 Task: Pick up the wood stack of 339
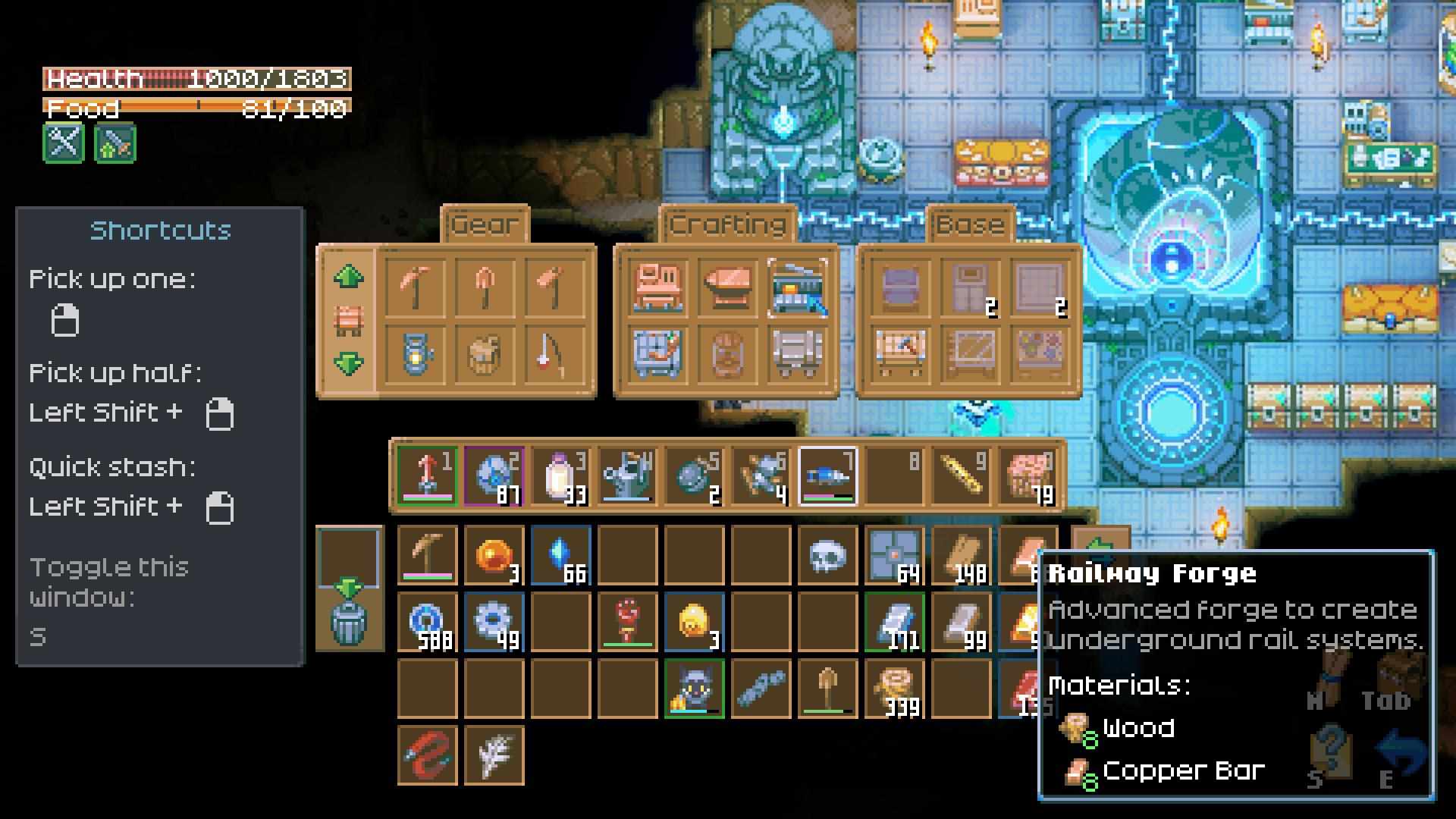895,689
